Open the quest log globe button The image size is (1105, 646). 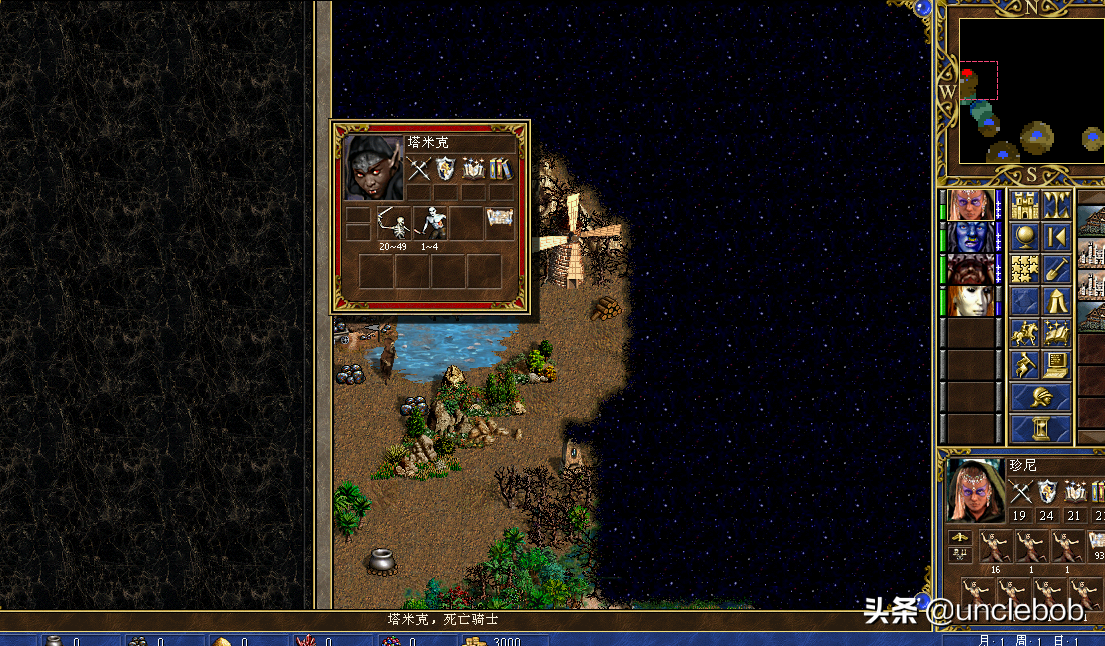[1024, 238]
